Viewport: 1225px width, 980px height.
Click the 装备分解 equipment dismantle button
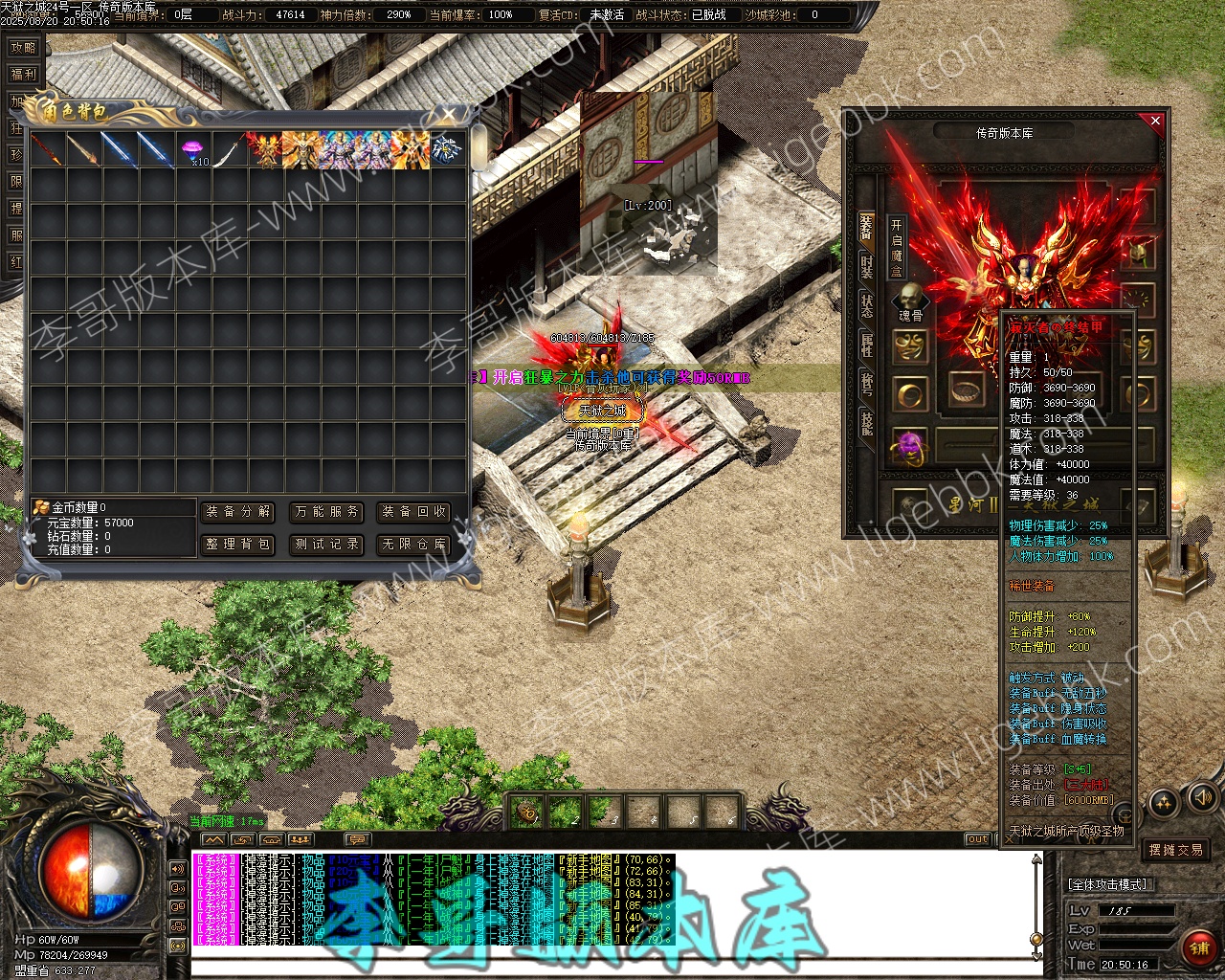[238, 512]
